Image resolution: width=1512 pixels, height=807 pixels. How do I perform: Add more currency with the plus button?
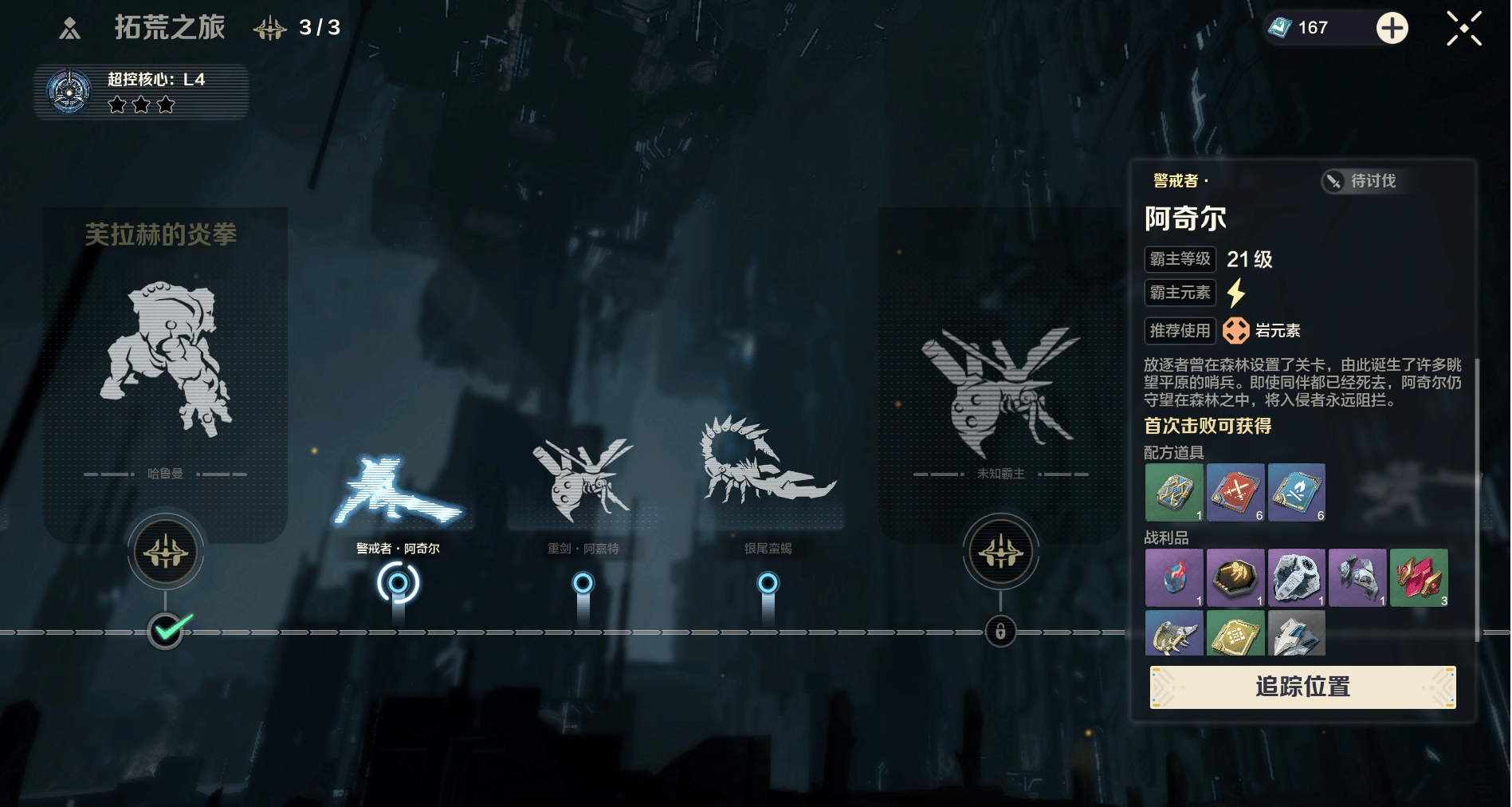[1392, 29]
